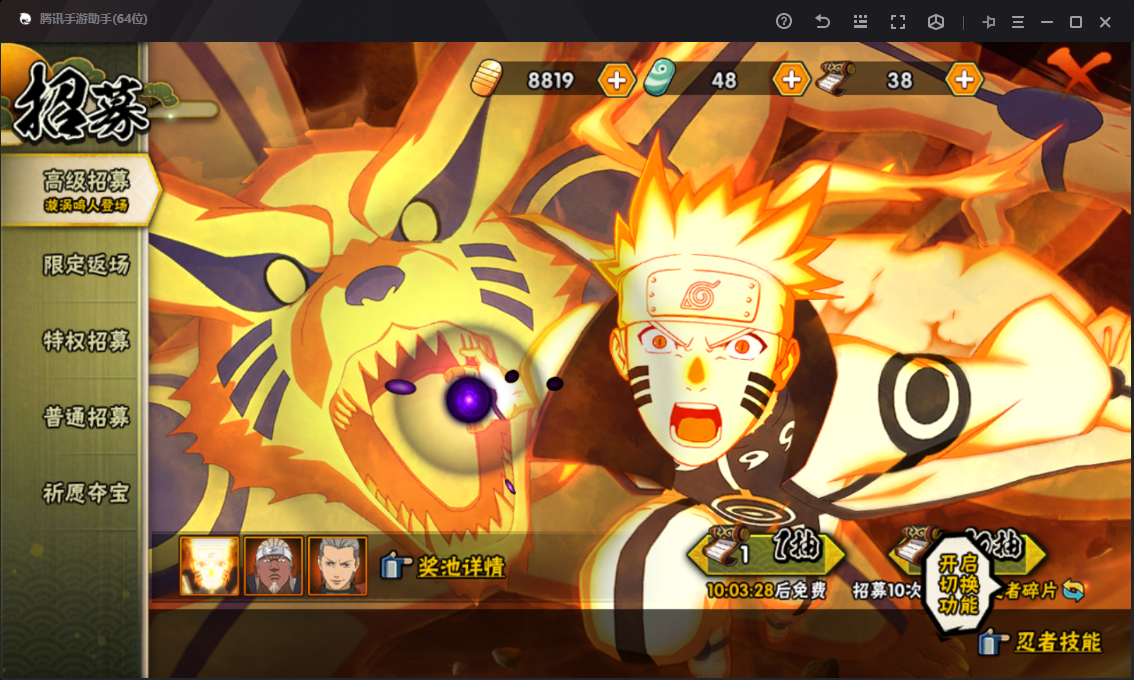Tap the 开启切换功能 speech bubble
The height and width of the screenshot is (680, 1134).
tap(958, 583)
